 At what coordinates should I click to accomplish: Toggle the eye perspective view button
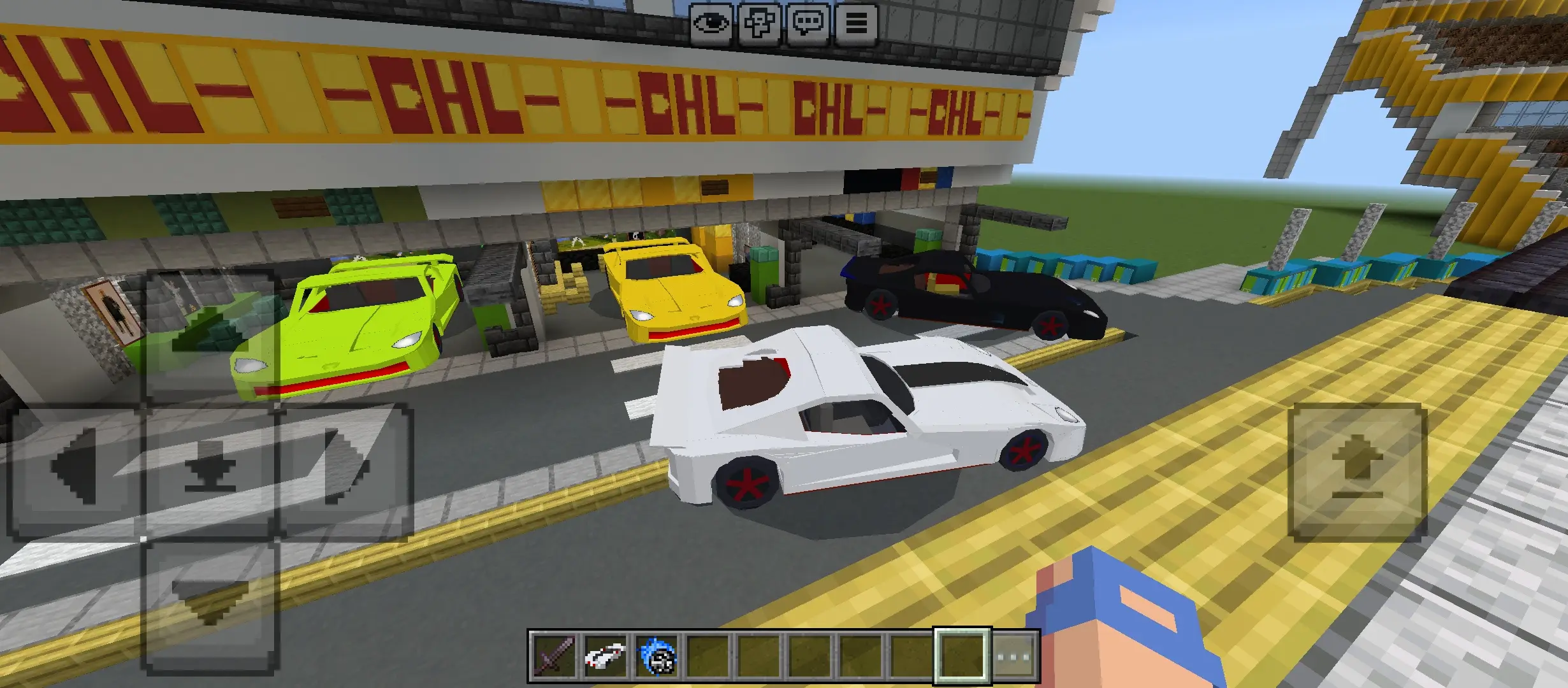click(x=711, y=24)
